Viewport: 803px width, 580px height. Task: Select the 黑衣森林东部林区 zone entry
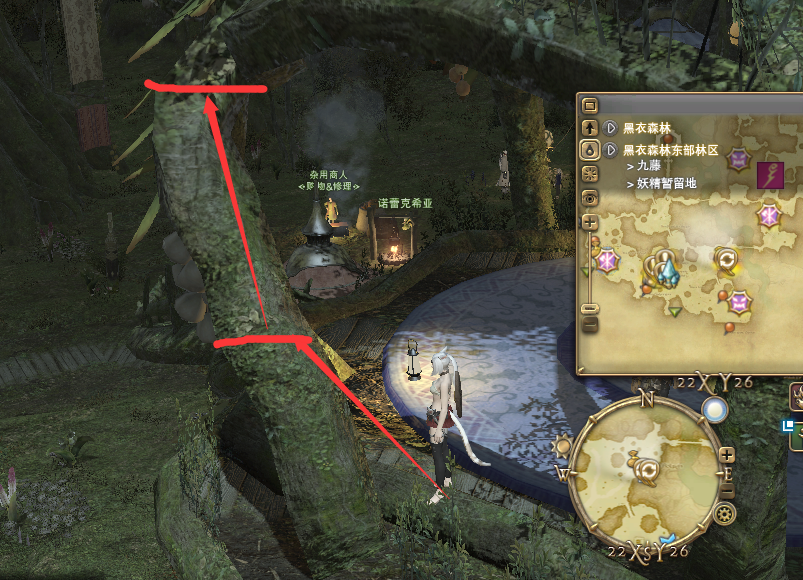tap(670, 150)
